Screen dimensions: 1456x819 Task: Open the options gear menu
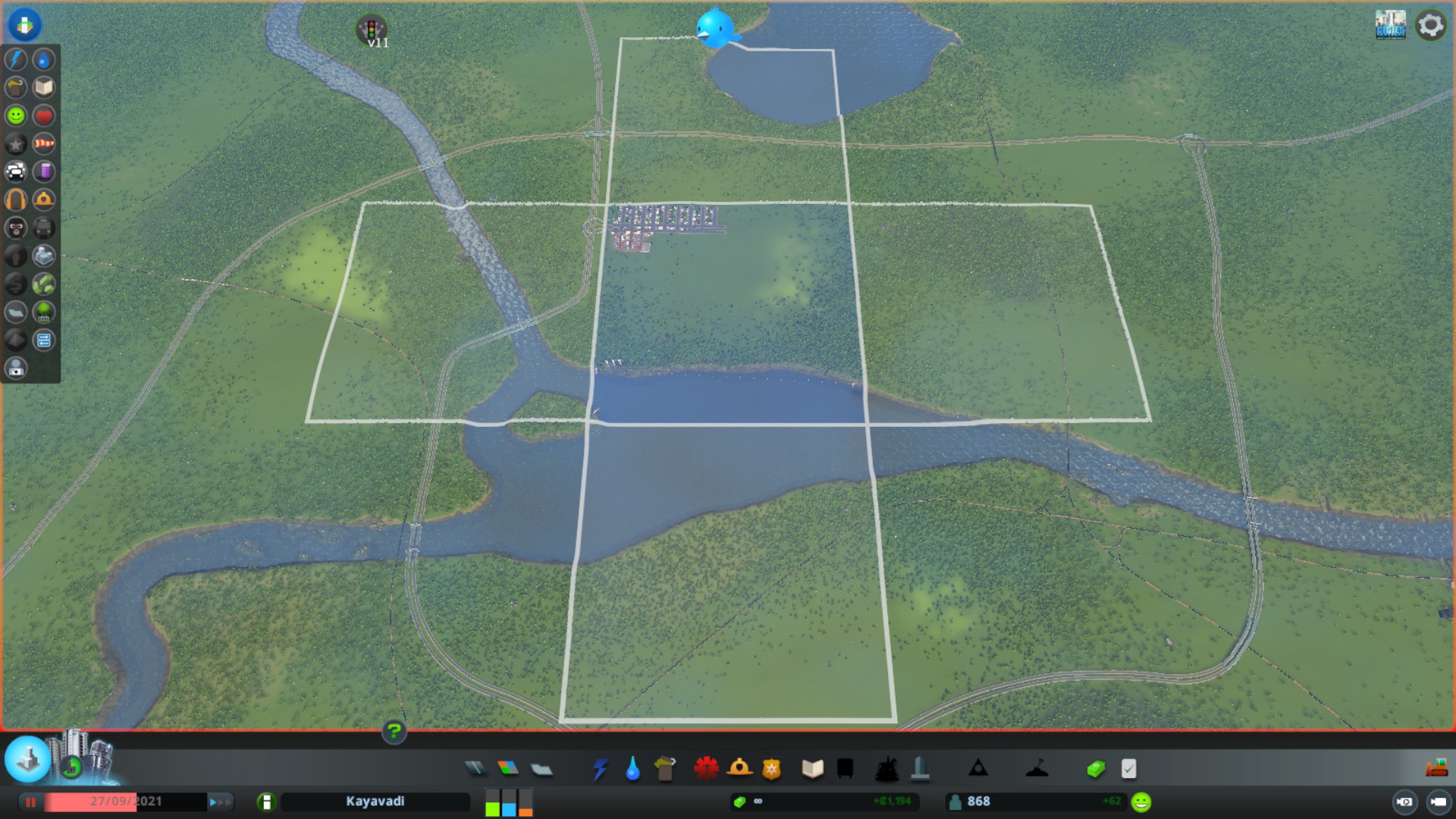pos(1430,26)
